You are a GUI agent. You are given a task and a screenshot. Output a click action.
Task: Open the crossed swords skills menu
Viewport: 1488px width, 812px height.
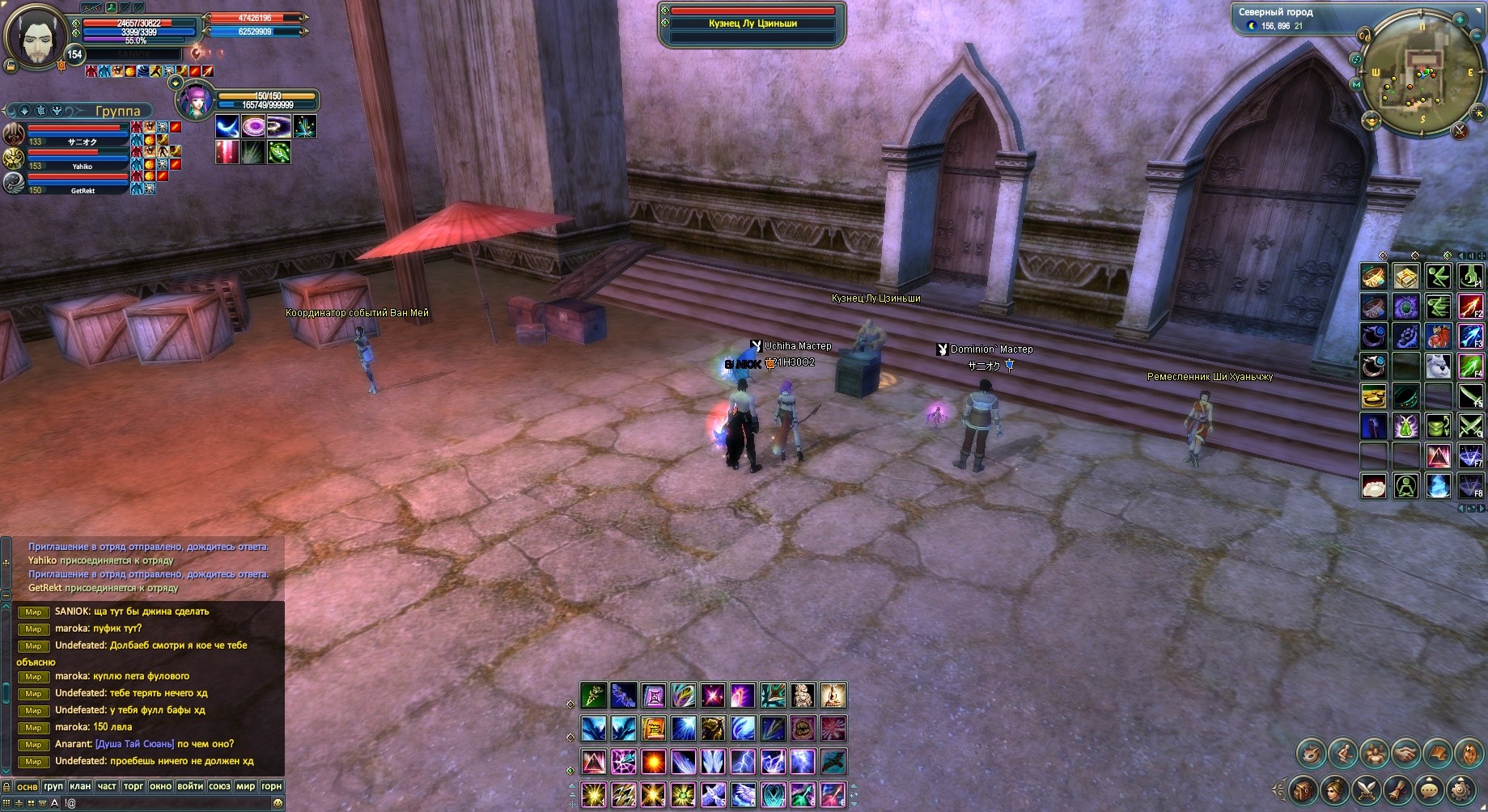click(1367, 789)
